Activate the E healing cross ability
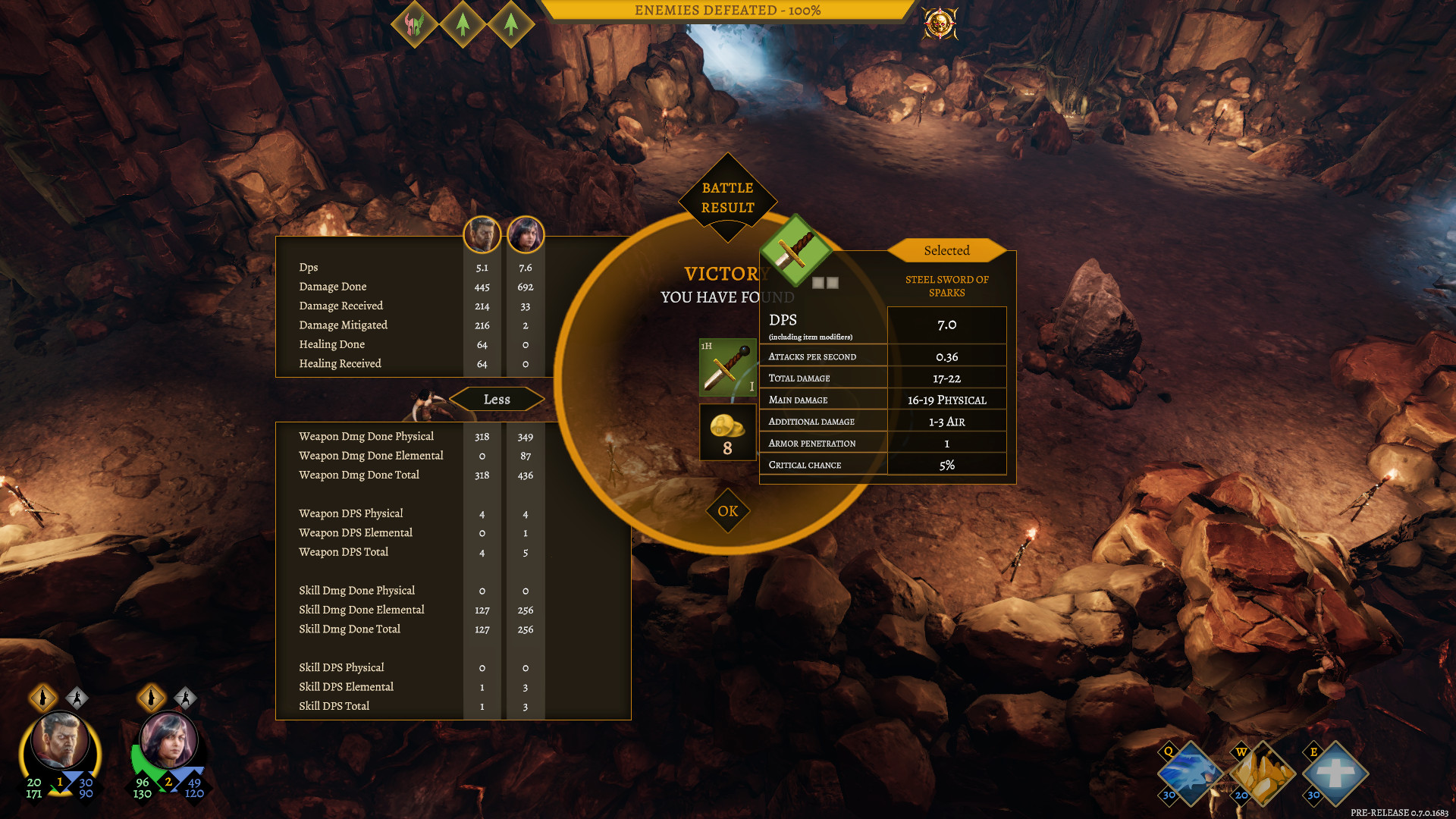This screenshot has height=819, width=1456. click(x=1335, y=773)
